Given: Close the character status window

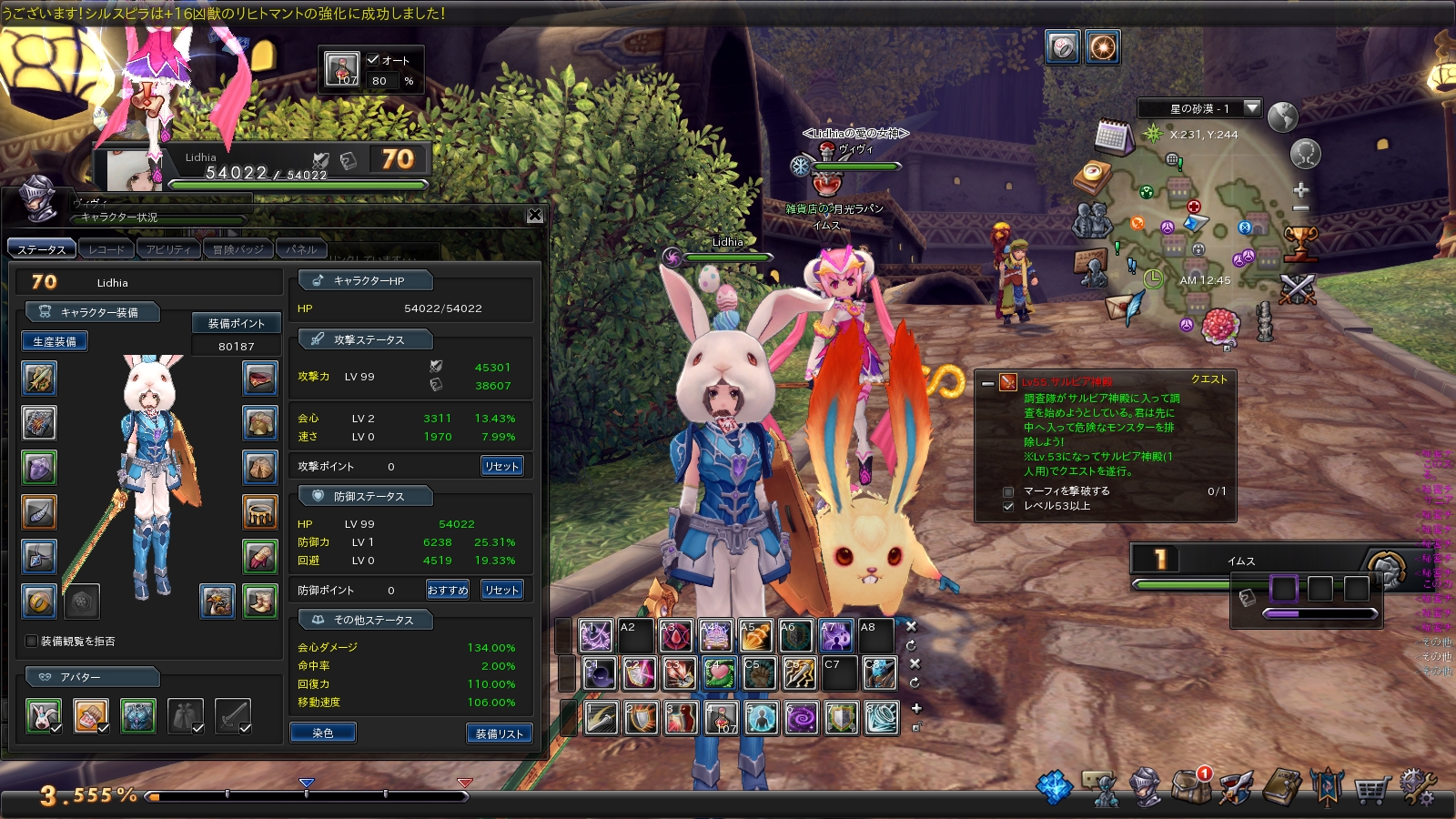Looking at the screenshot, I should (x=535, y=216).
